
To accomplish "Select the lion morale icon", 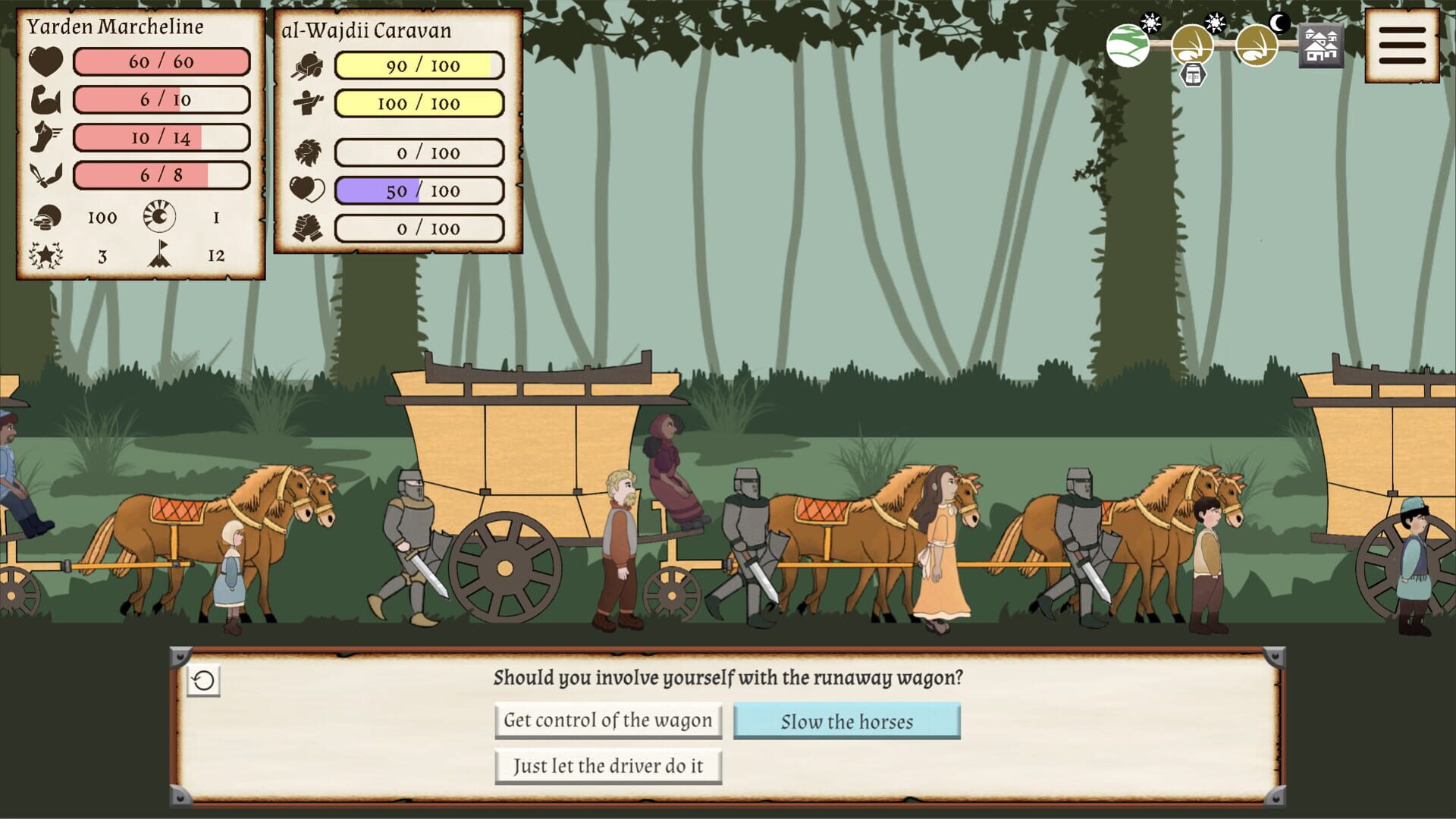I will (x=307, y=152).
